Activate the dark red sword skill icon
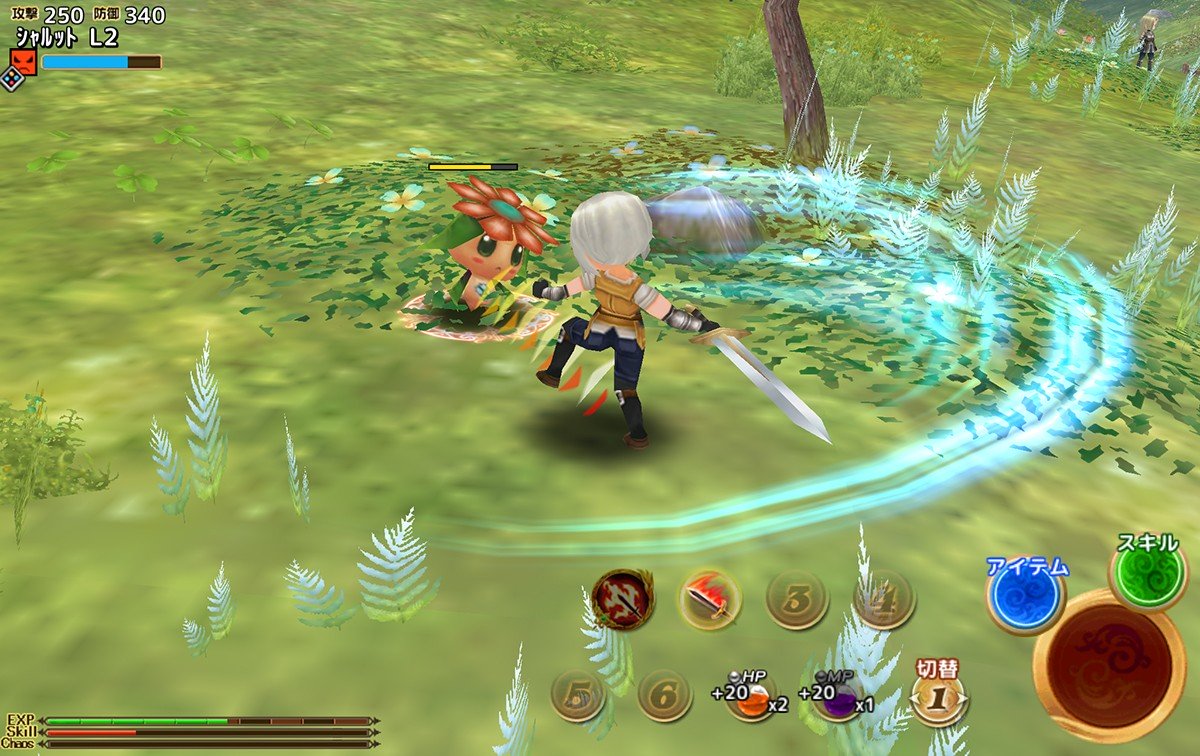Image resolution: width=1200 pixels, height=756 pixels. (x=621, y=600)
